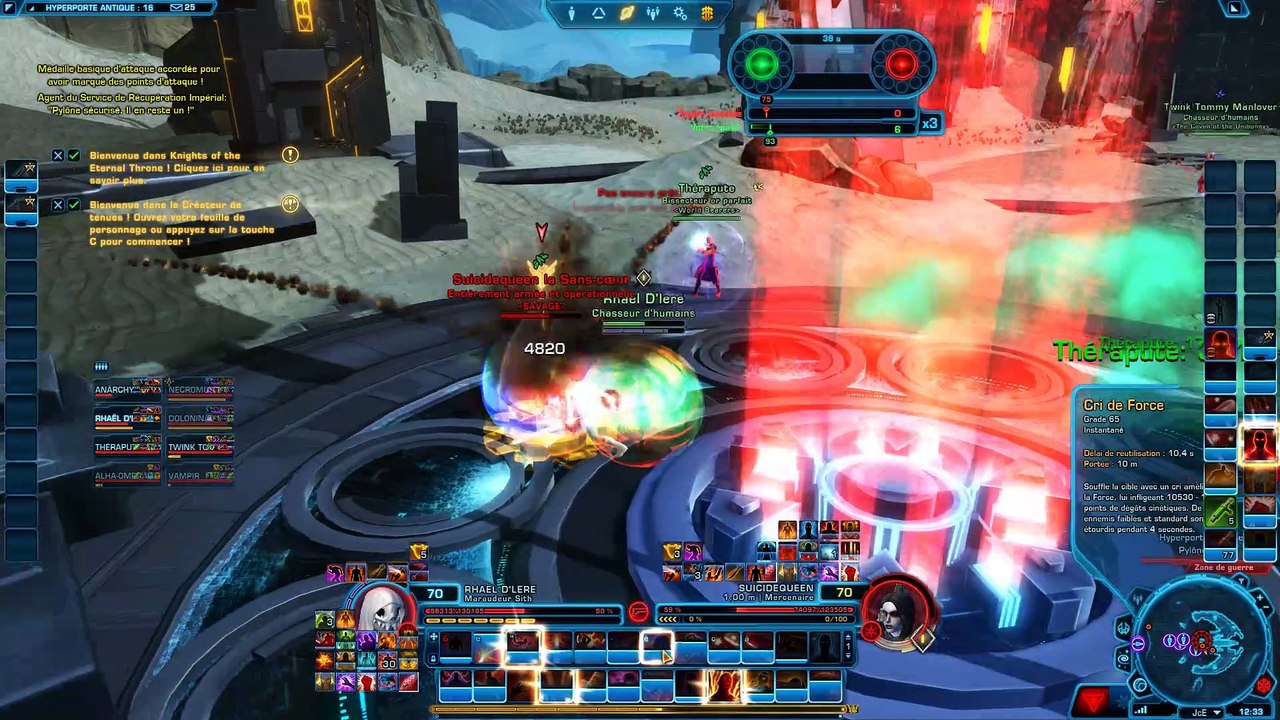Open the gear settings menu icon
The image size is (1280, 720).
click(x=680, y=14)
